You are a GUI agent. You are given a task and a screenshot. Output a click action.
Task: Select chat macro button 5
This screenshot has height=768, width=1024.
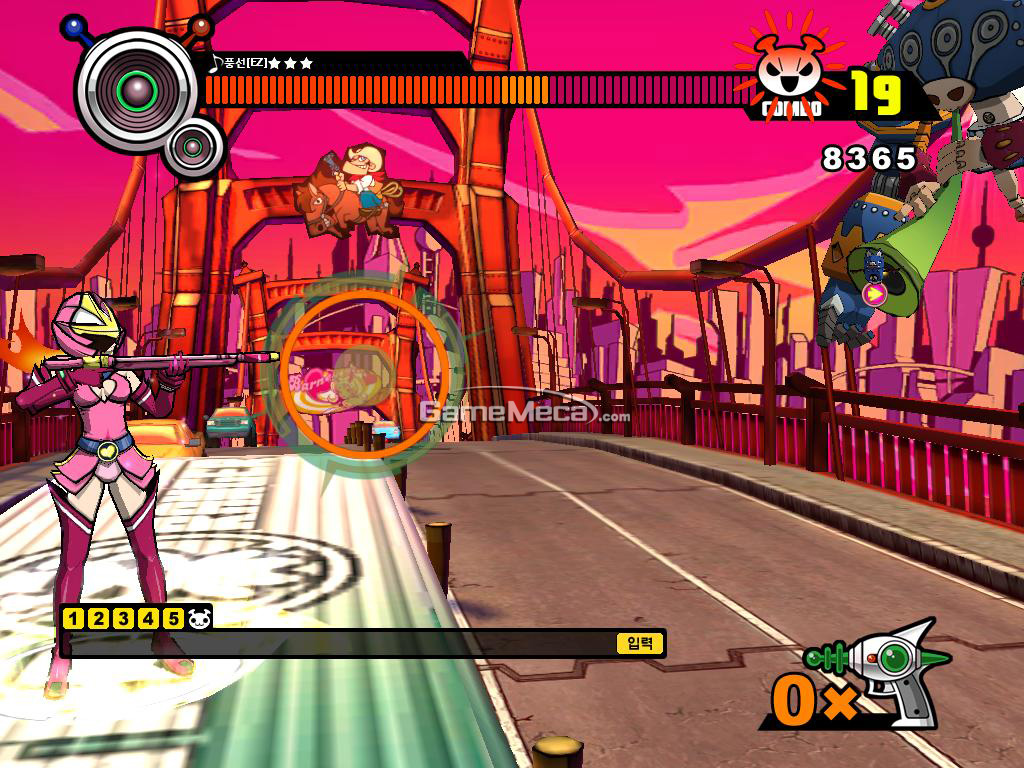coord(173,618)
